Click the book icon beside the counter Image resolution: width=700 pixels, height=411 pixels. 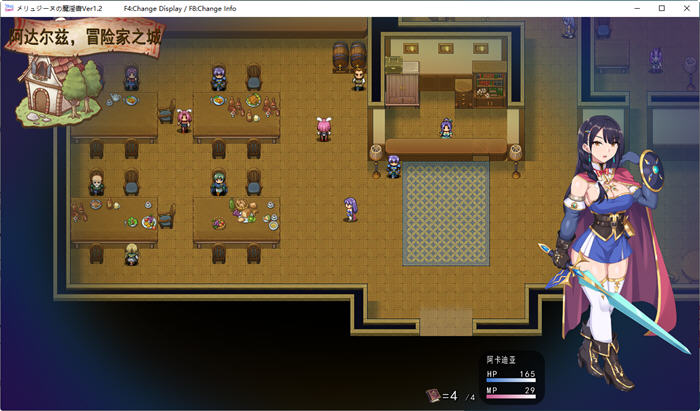[432, 396]
